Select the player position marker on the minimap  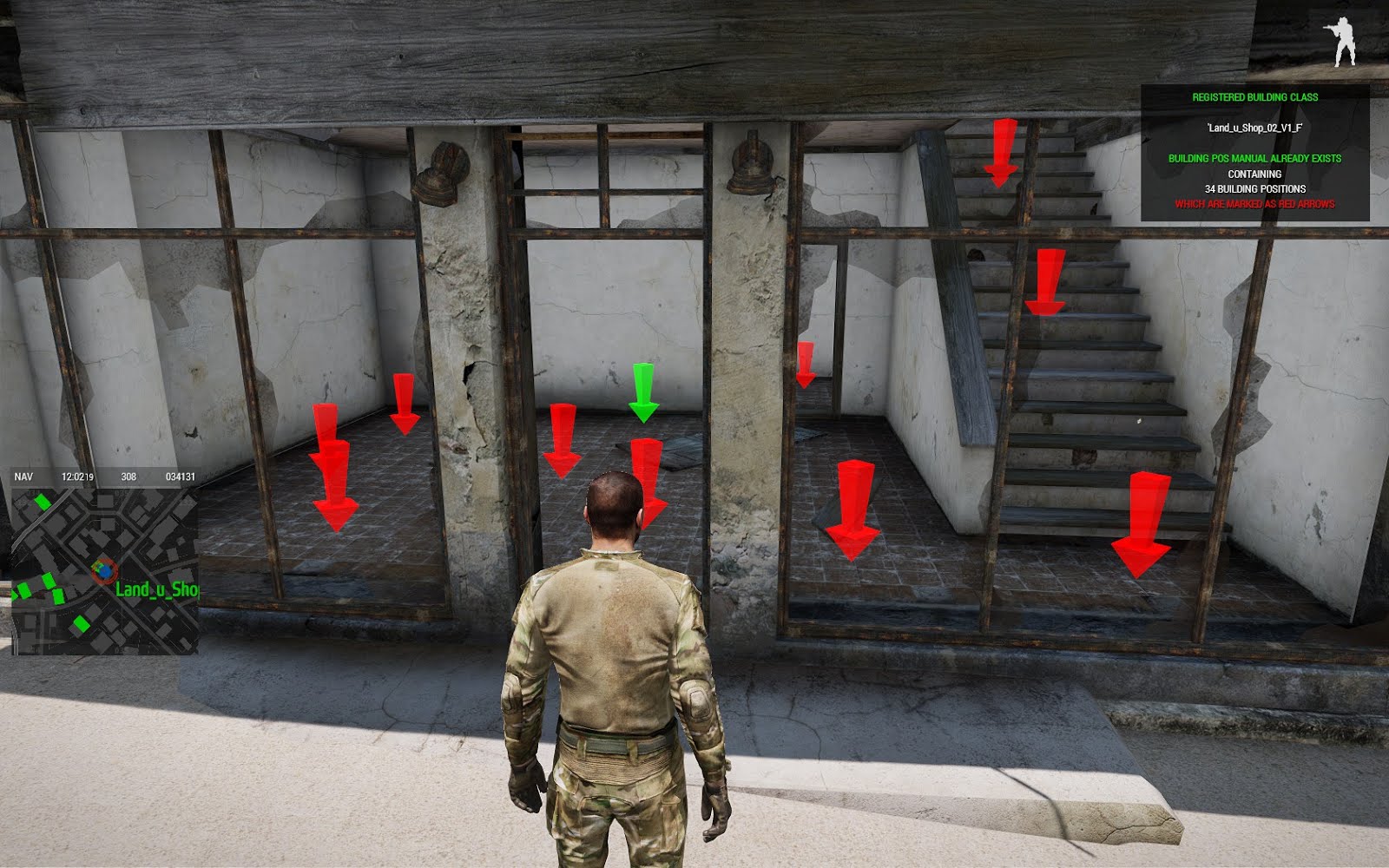pos(104,569)
